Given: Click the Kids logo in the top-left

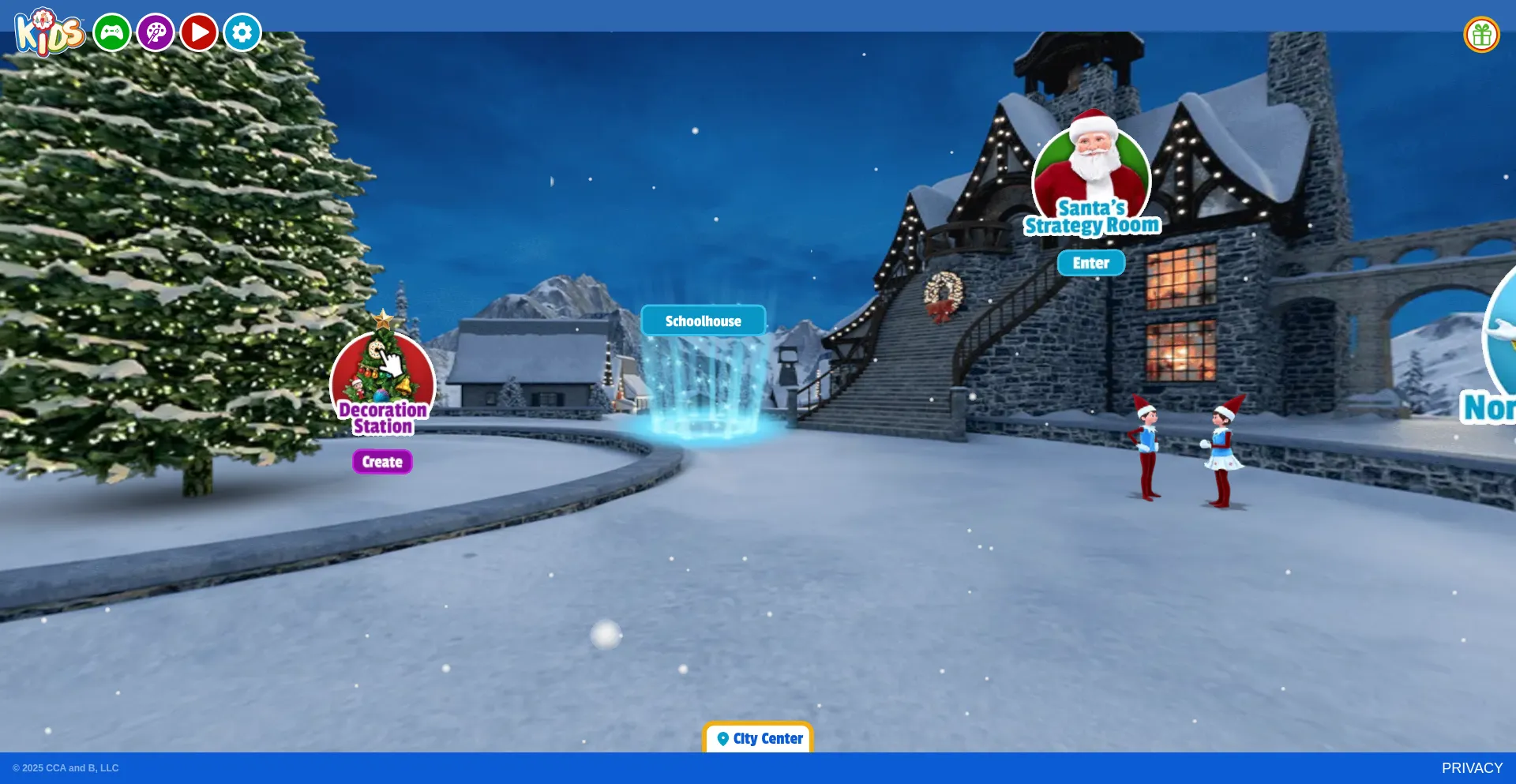Looking at the screenshot, I should [49, 32].
